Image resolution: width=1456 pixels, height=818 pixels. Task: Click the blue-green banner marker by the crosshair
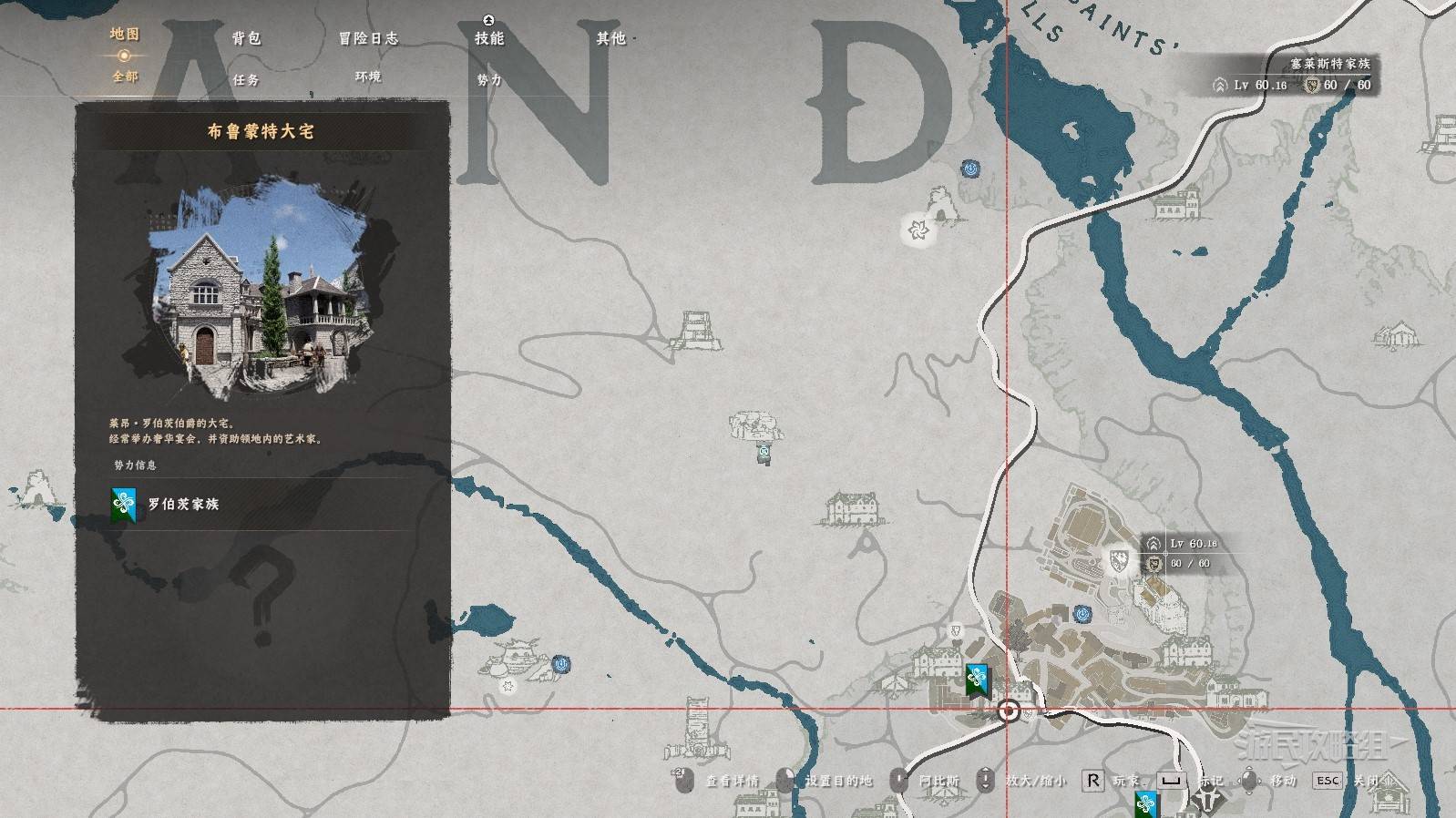977,680
